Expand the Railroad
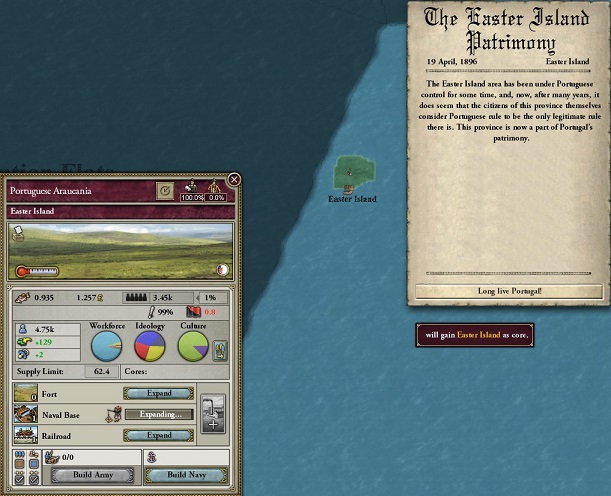This screenshot has width=611, height=496. point(158,435)
